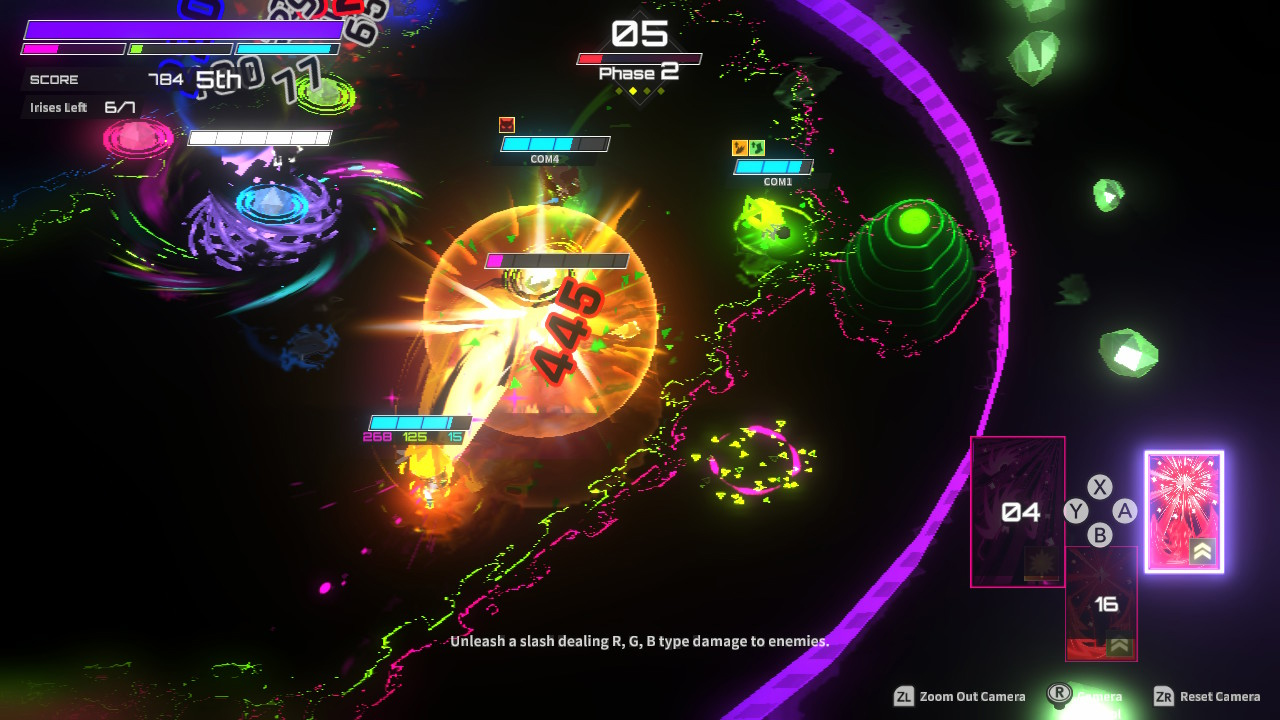Click the ZL Zoom Out Camera icon

(902, 696)
